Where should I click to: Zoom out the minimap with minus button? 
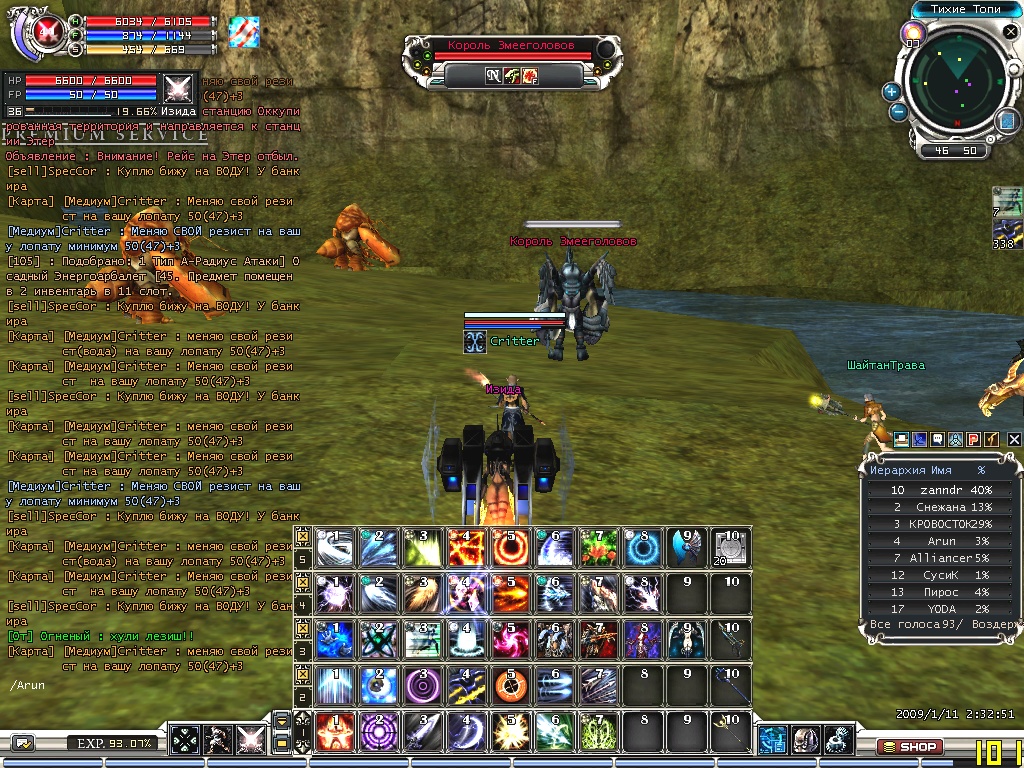tap(898, 111)
